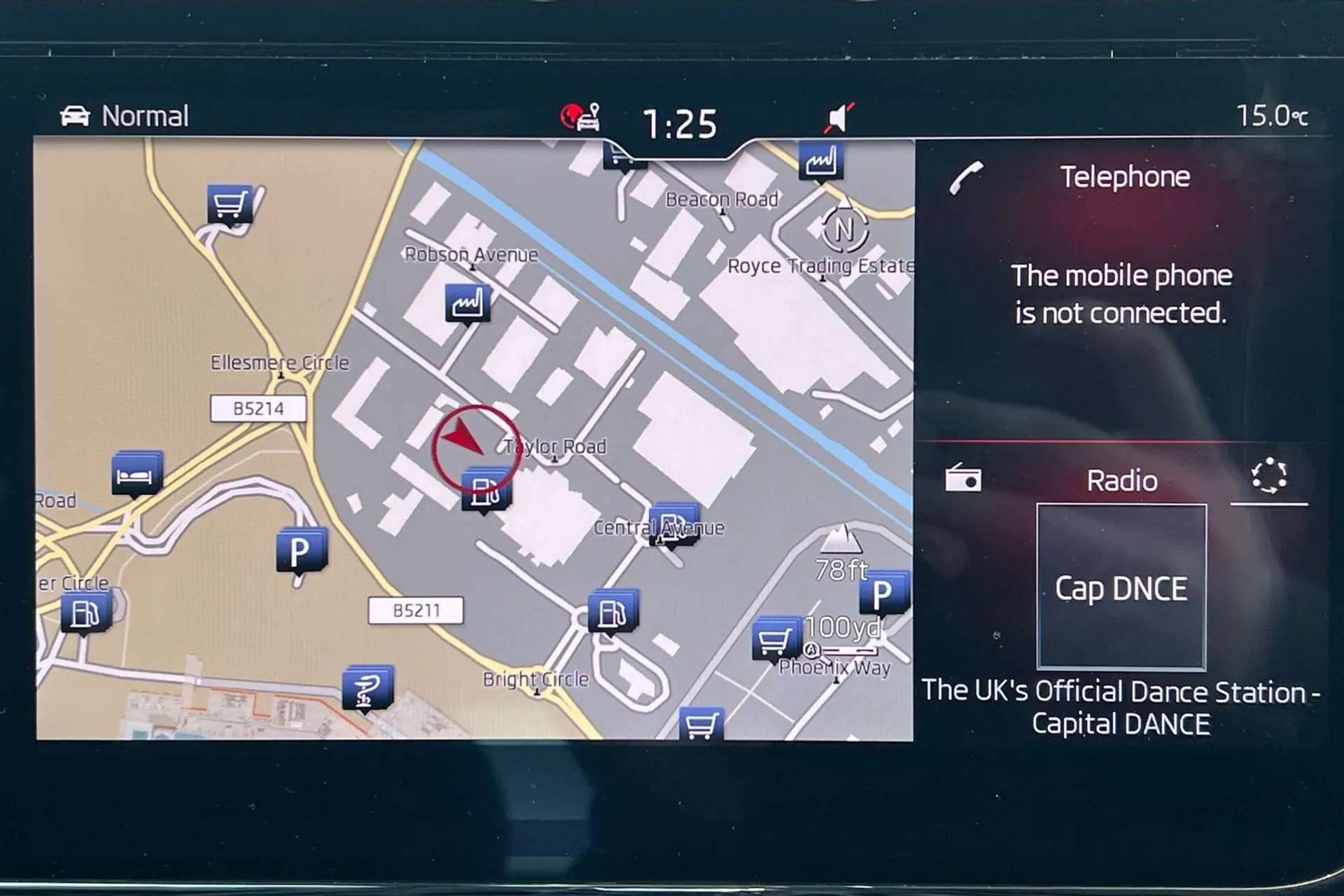Tap the red vehicle position arrow
This screenshot has width=1344, height=896.
coord(463,438)
